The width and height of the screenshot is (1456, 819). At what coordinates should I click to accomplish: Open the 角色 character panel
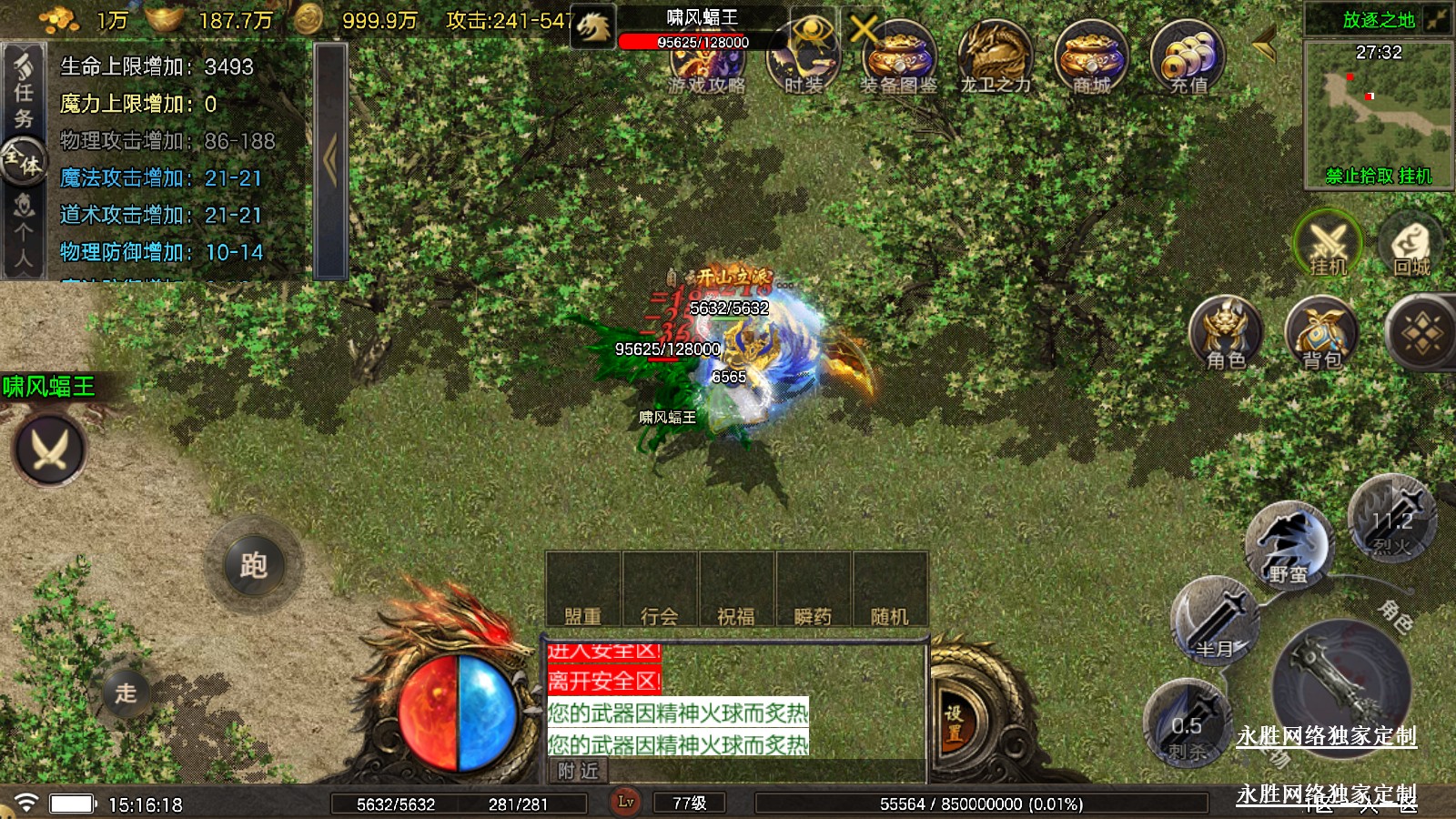pos(1226,333)
